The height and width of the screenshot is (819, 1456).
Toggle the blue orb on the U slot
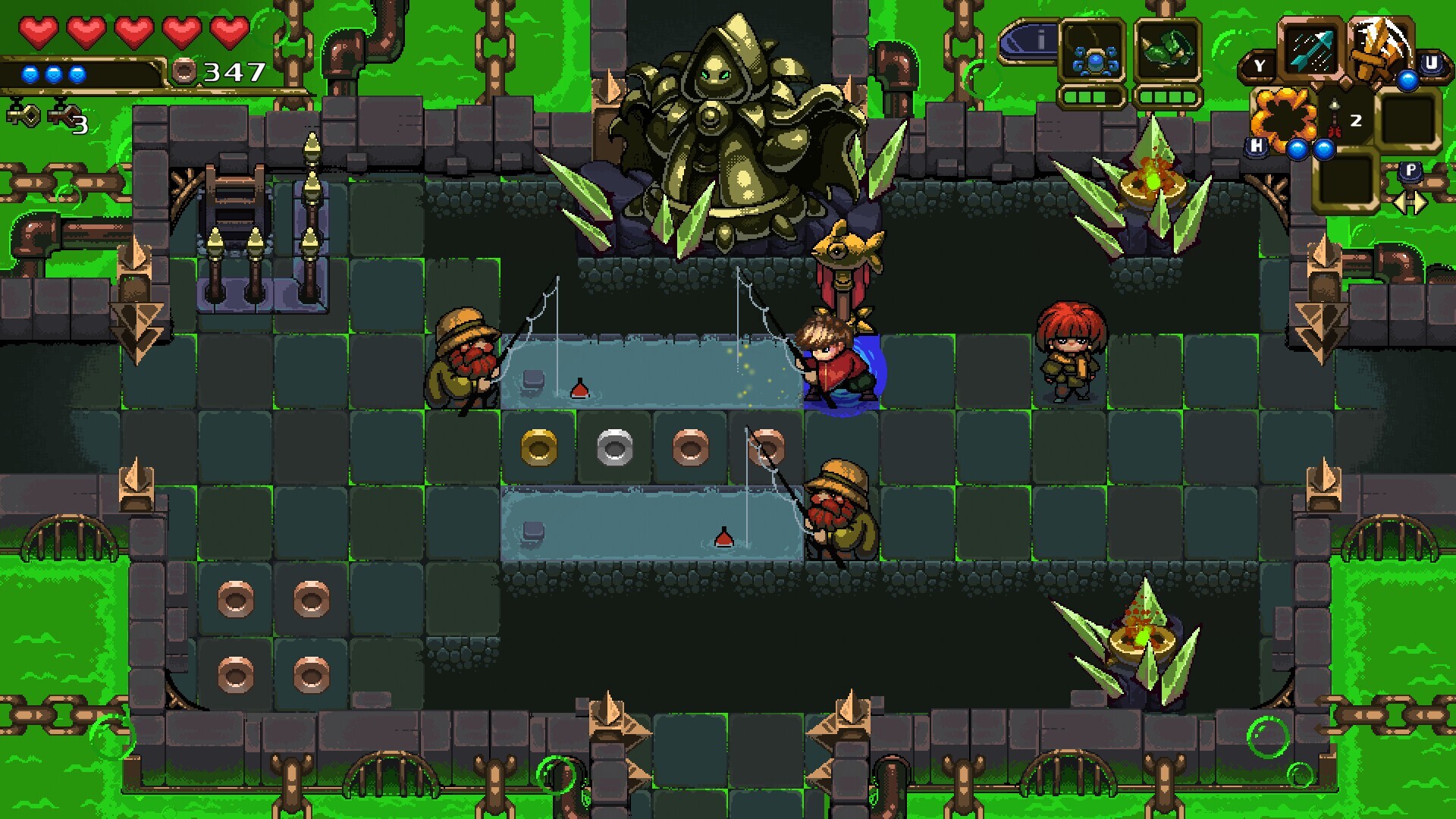[x=1408, y=80]
